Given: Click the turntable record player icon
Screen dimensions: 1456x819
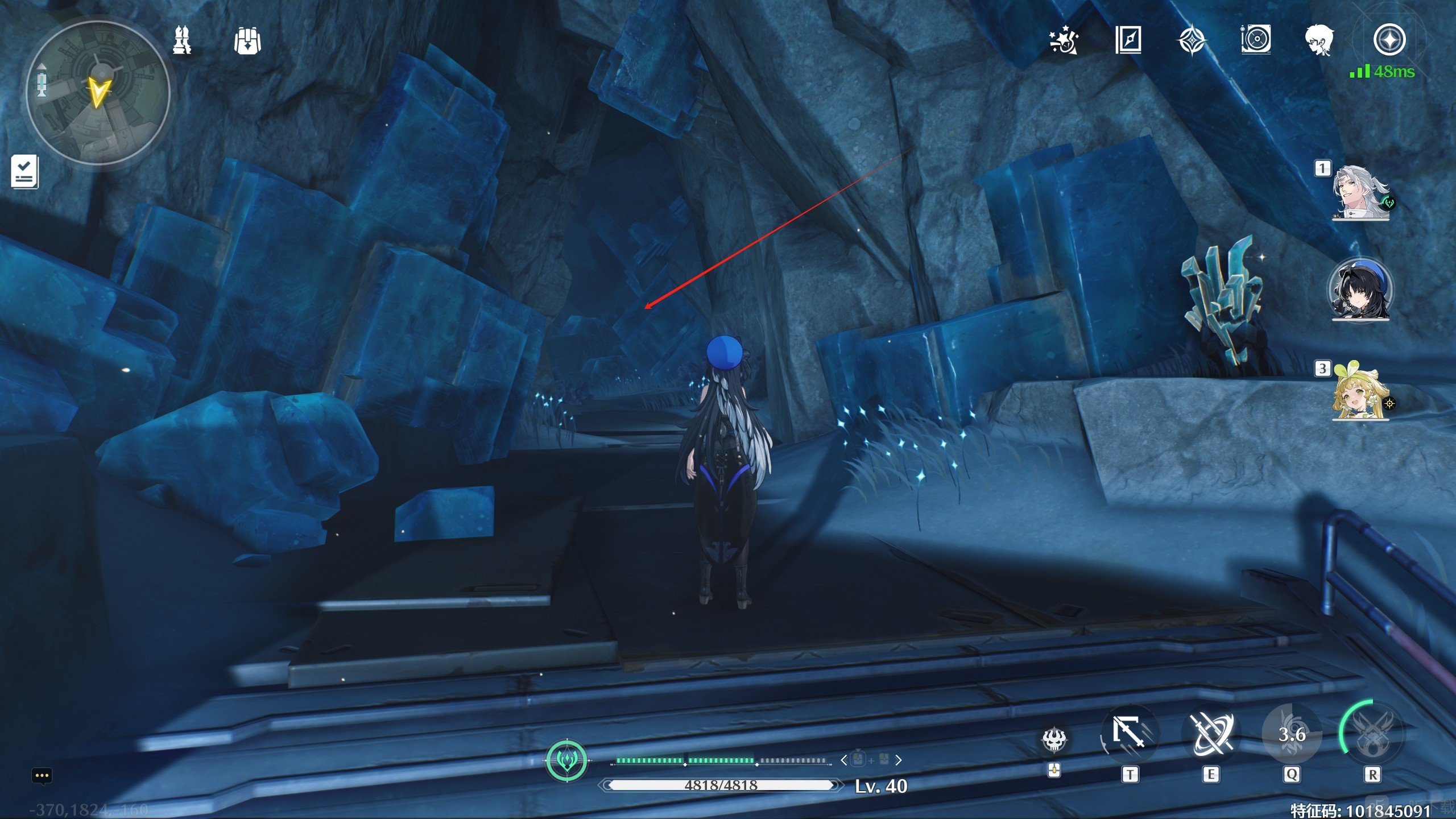Looking at the screenshot, I should click(1255, 40).
